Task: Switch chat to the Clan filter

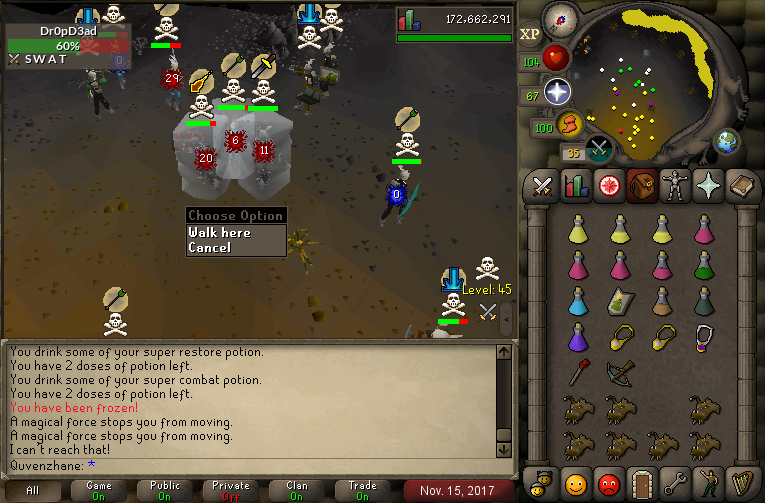Action: click(x=297, y=490)
